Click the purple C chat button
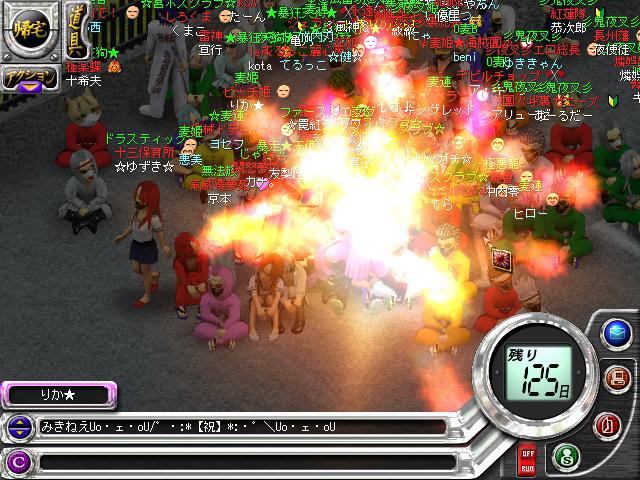Image resolution: width=640 pixels, height=480 pixels. click(18, 461)
